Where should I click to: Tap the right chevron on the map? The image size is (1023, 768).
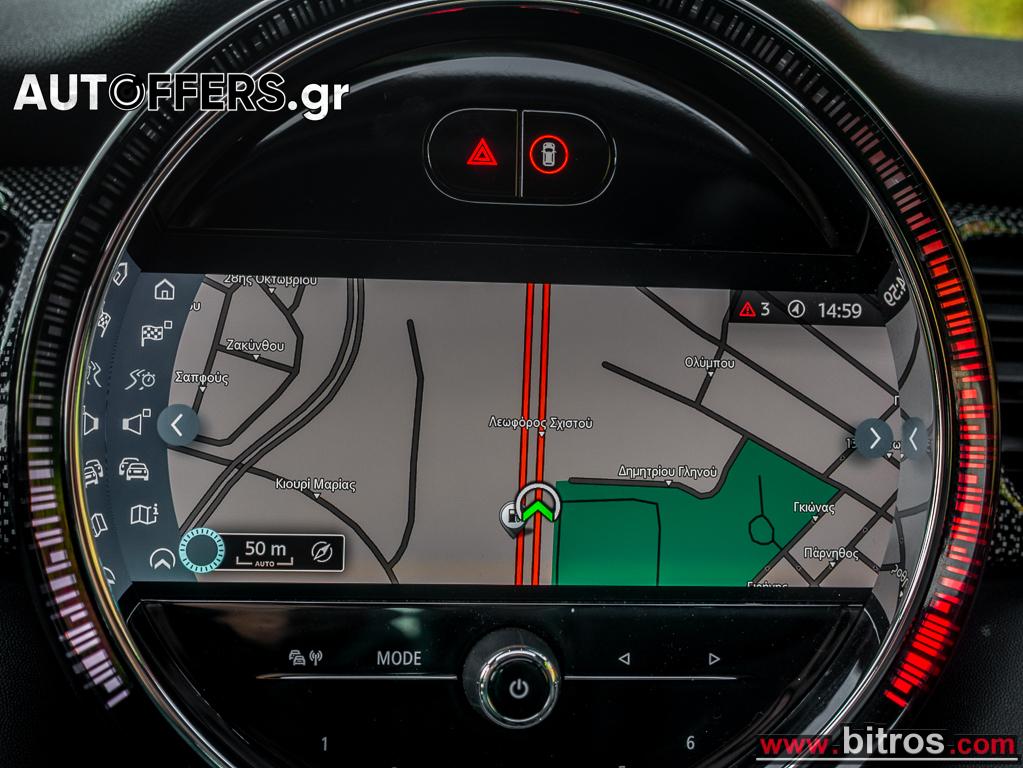[x=874, y=437]
